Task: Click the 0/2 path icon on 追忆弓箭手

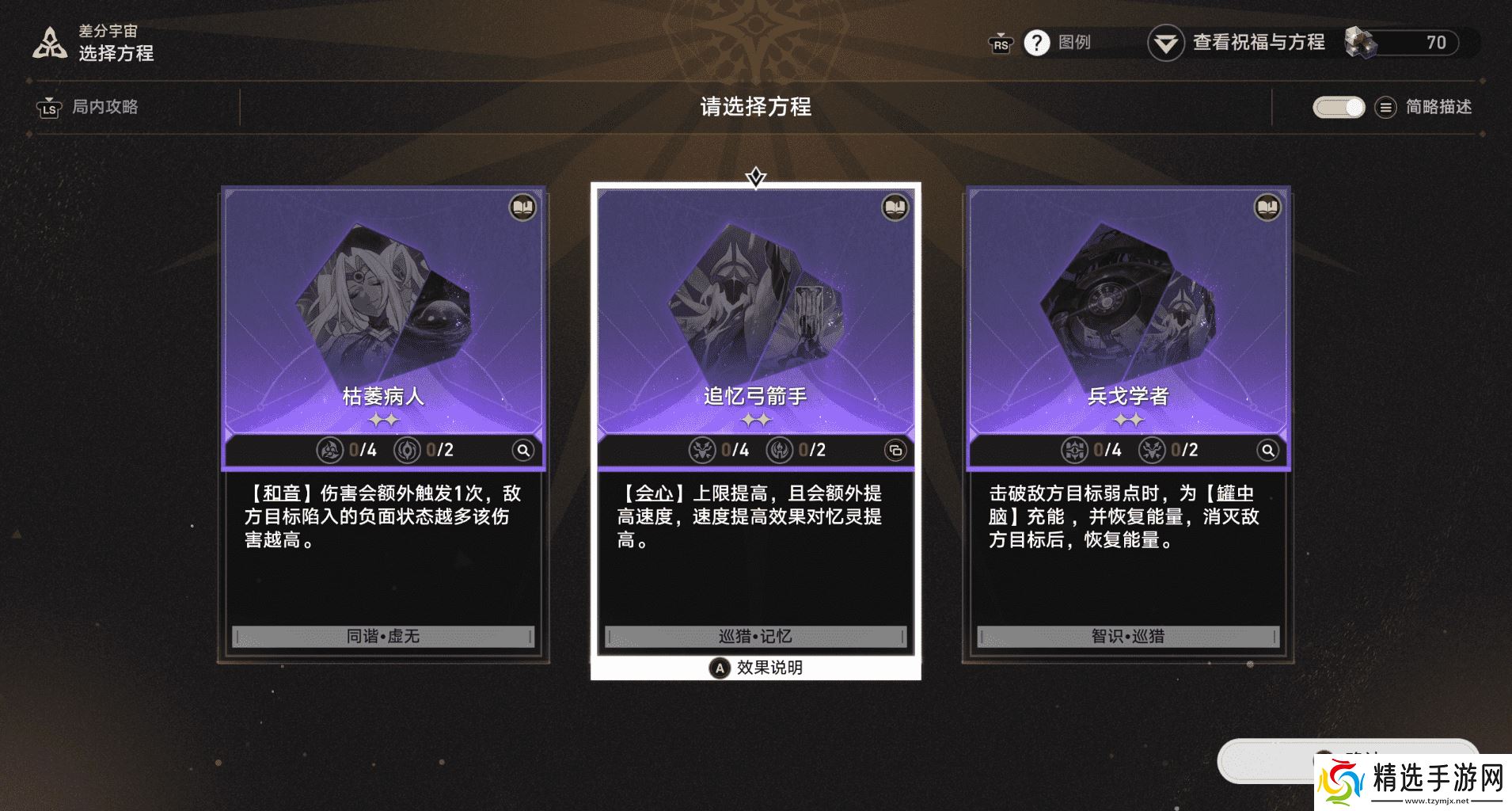Action: 780,449
